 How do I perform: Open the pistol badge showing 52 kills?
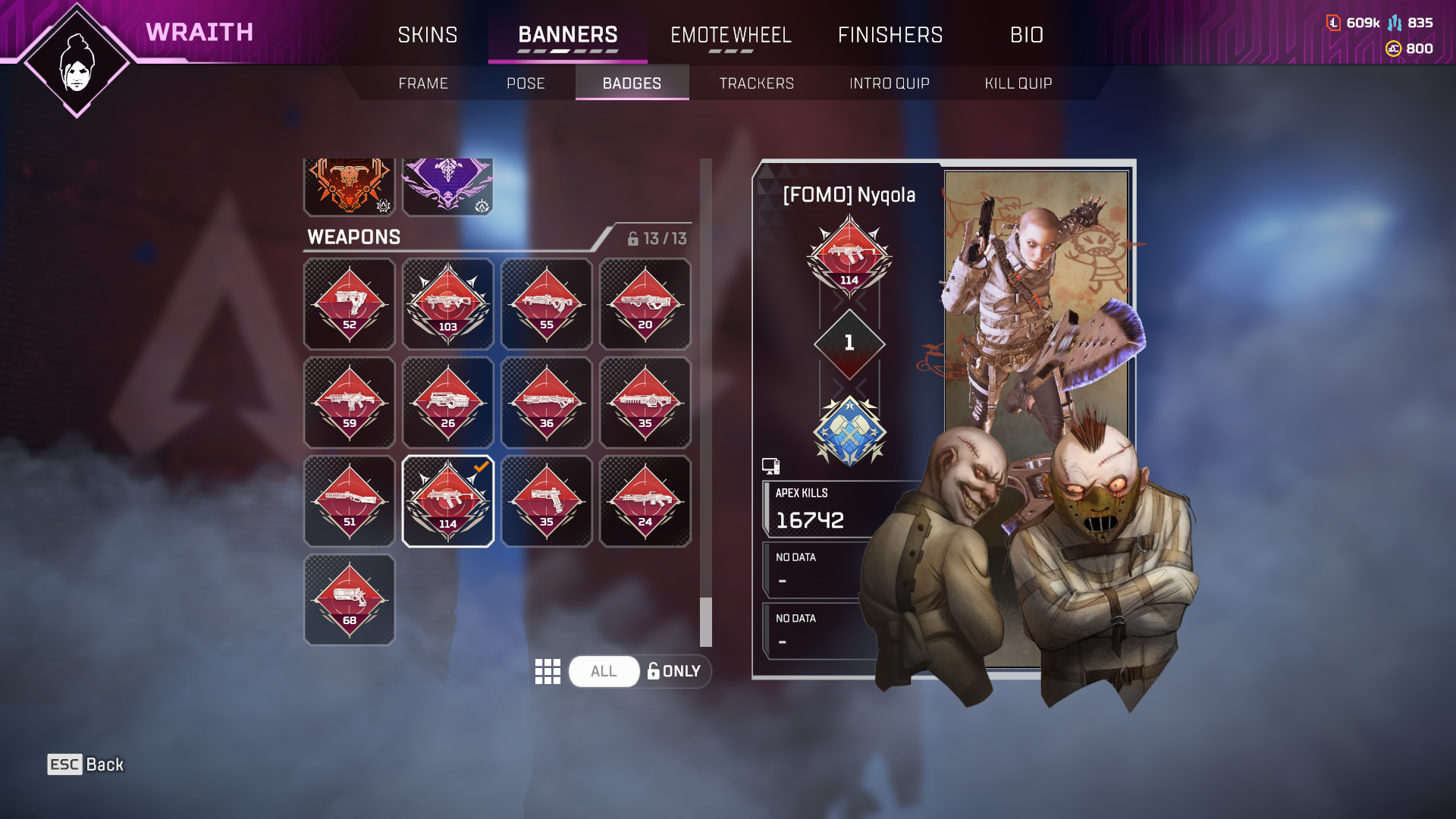coord(349,303)
